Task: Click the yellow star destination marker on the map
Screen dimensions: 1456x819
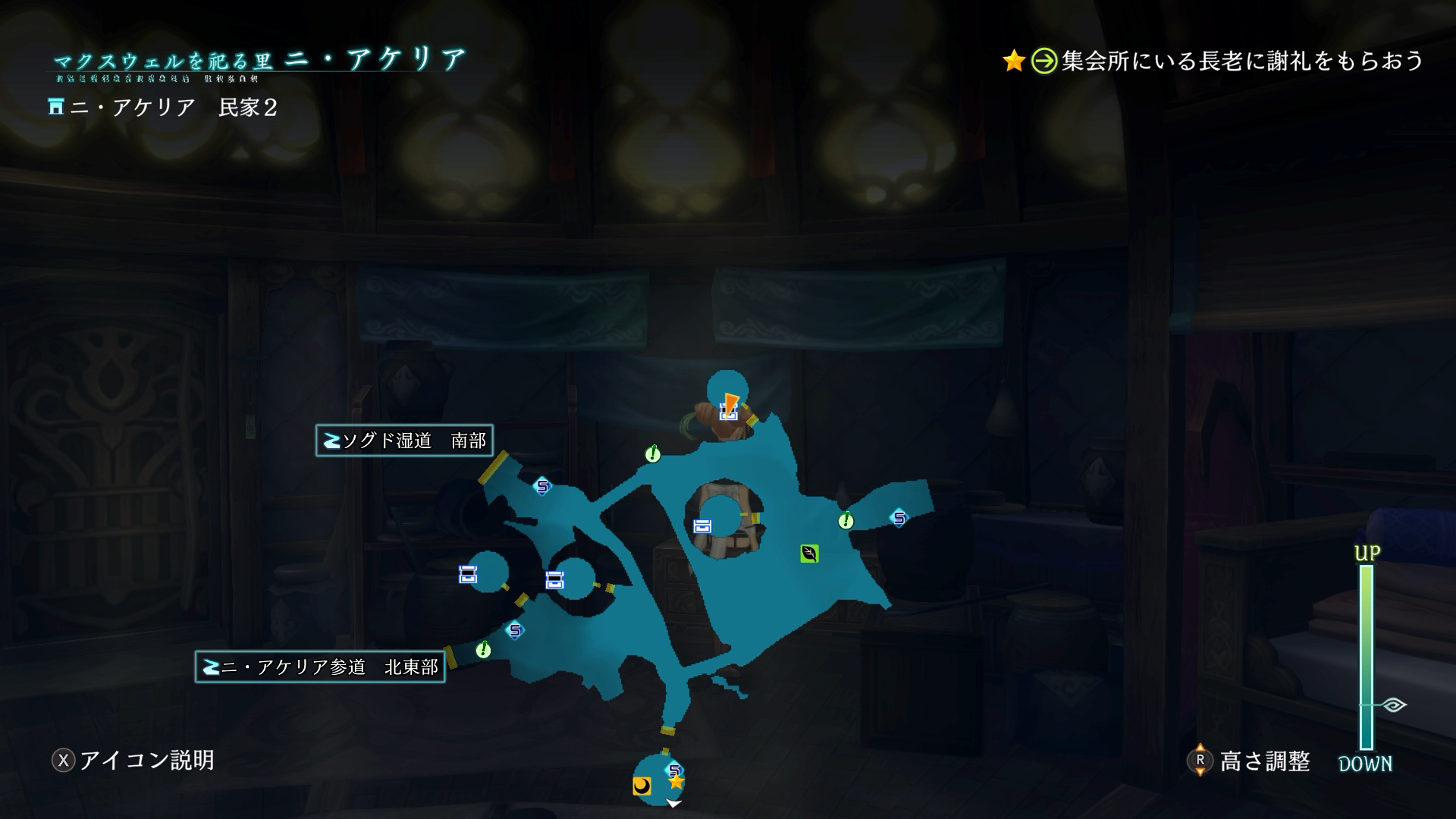Action: point(676,781)
